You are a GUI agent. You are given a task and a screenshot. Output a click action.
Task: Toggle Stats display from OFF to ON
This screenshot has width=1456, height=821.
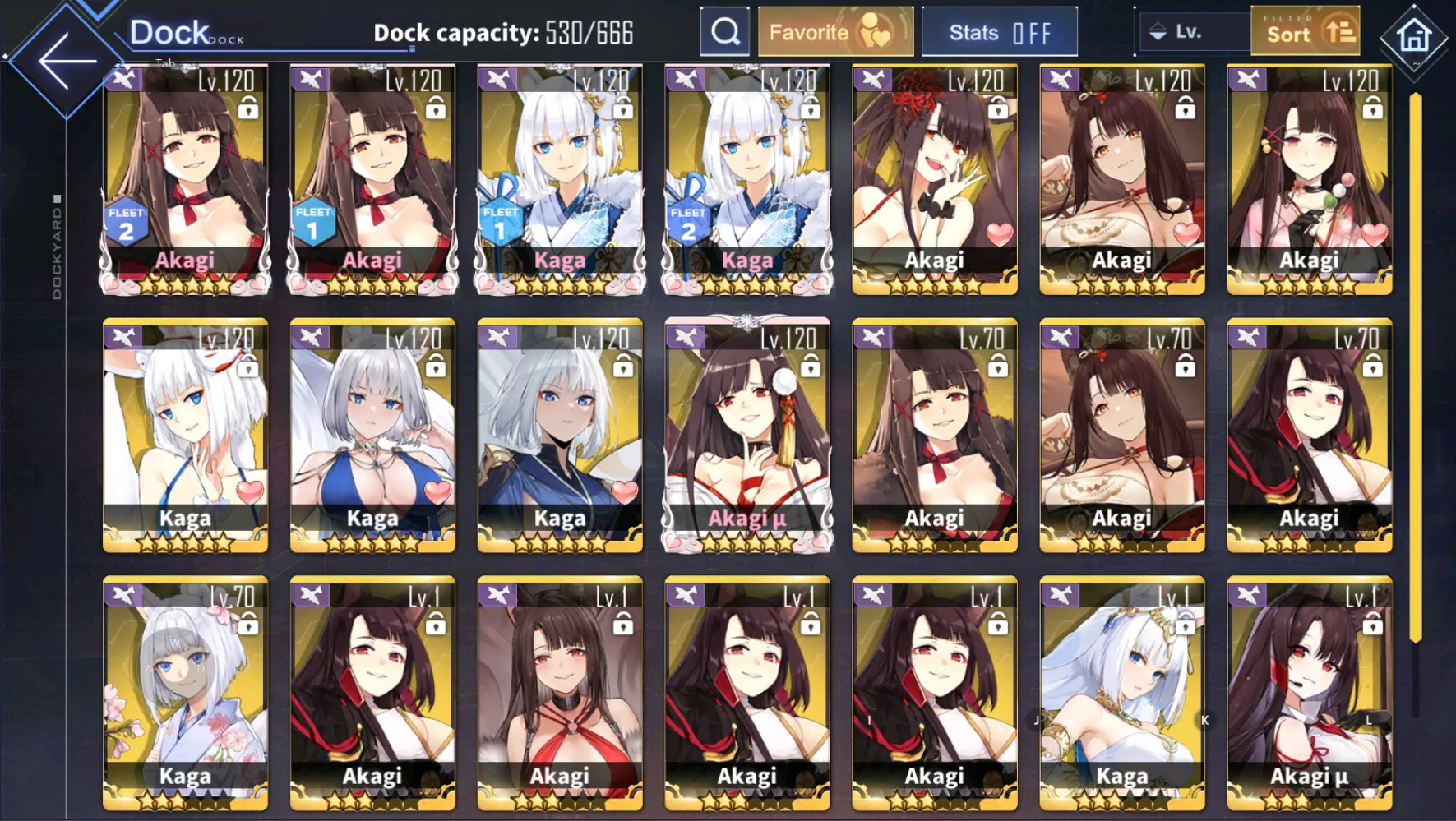(x=1000, y=32)
